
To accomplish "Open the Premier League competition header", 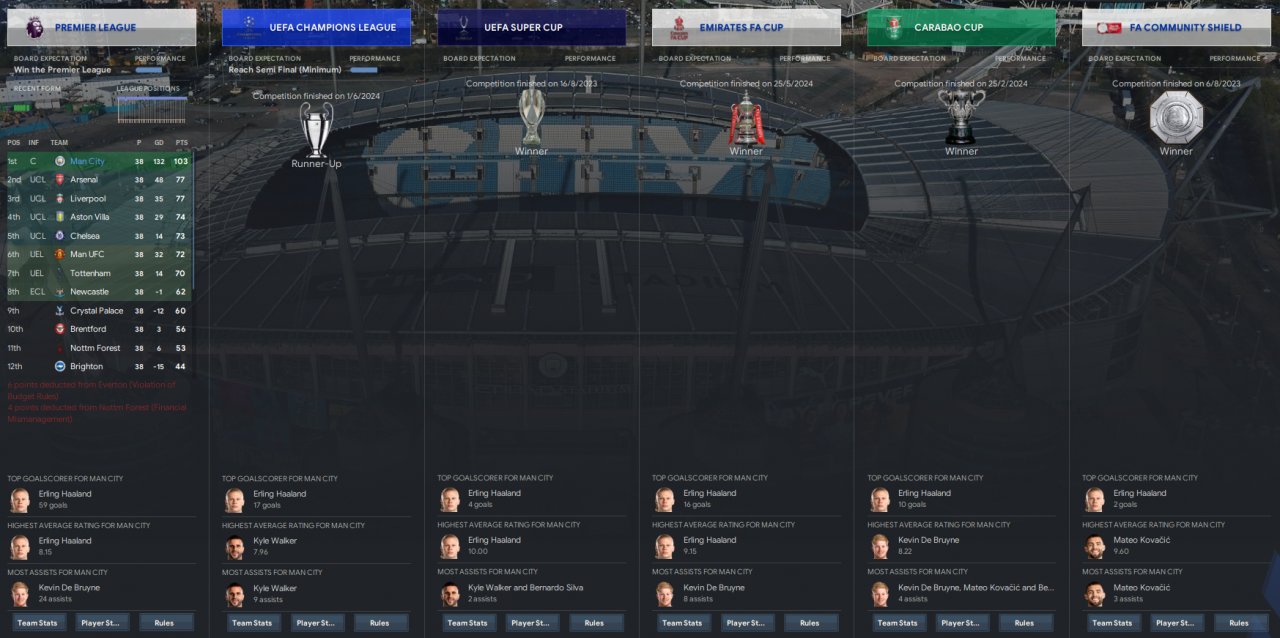I will point(101,28).
